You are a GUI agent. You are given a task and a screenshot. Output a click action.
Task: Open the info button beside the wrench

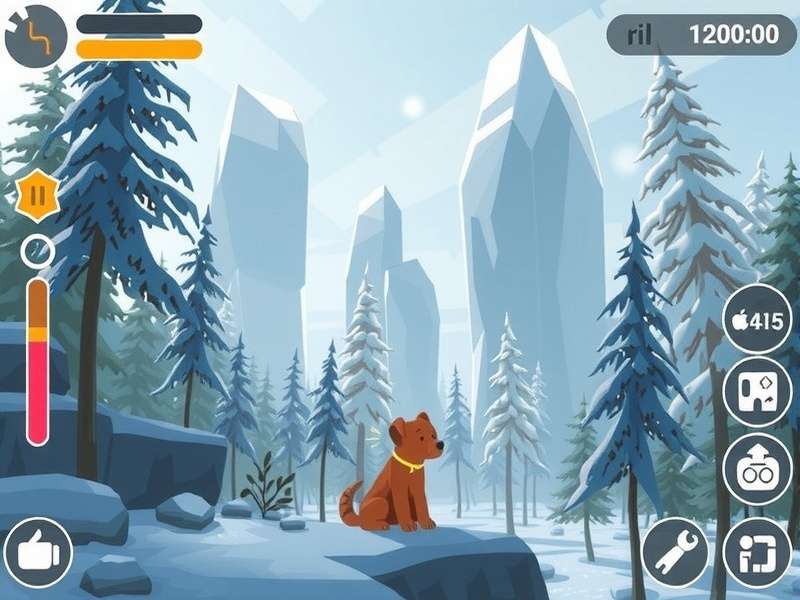(757, 551)
